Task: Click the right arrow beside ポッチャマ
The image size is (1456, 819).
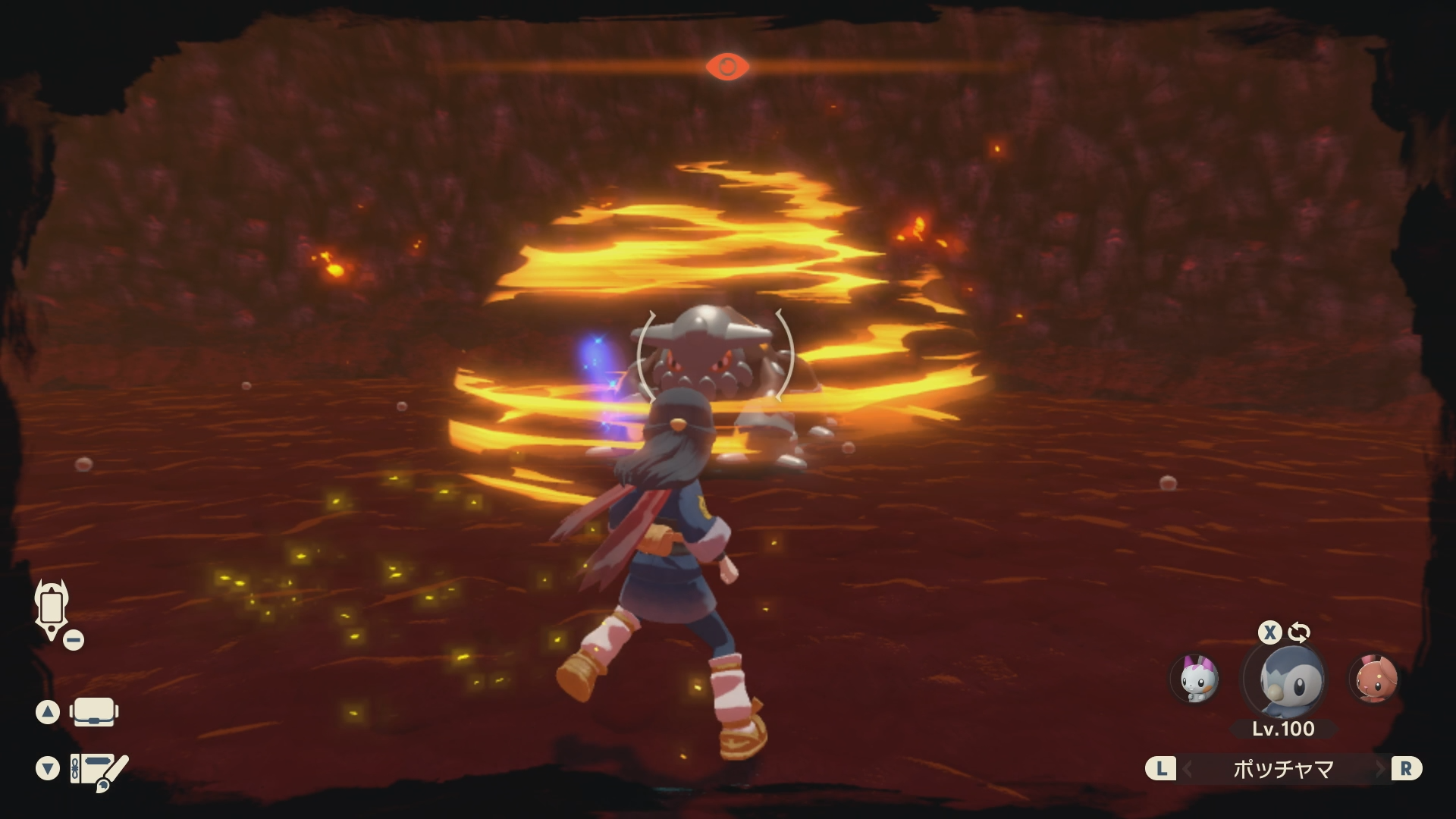Action: pos(1380,770)
